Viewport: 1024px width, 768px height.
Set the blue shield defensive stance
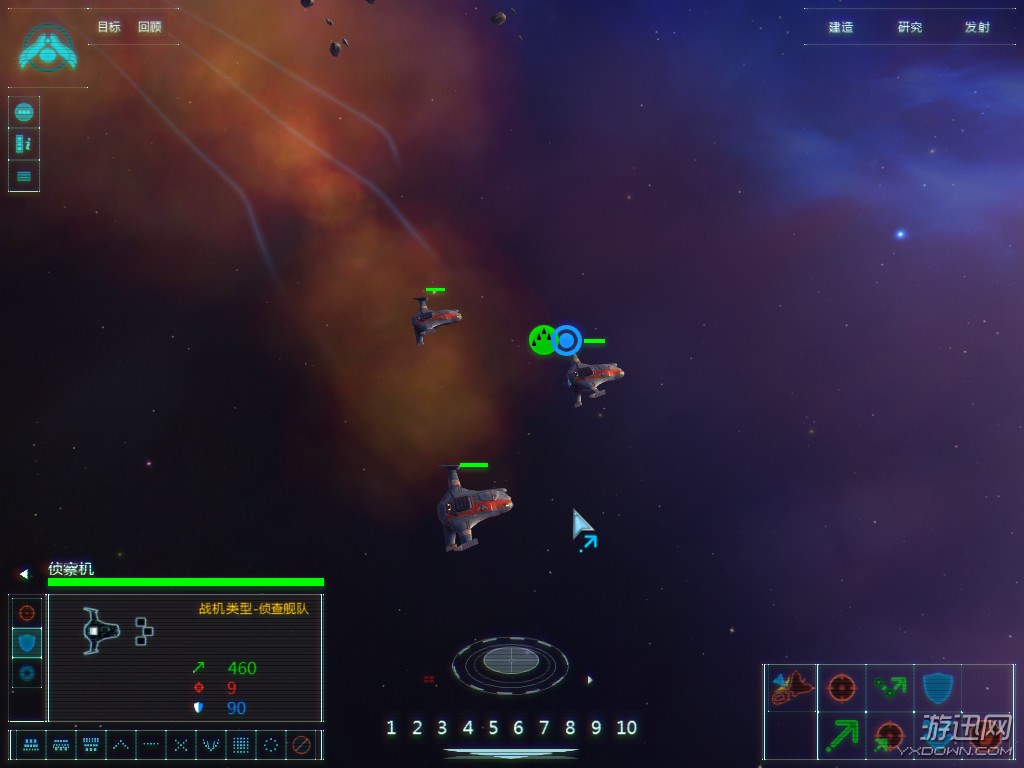click(x=27, y=642)
